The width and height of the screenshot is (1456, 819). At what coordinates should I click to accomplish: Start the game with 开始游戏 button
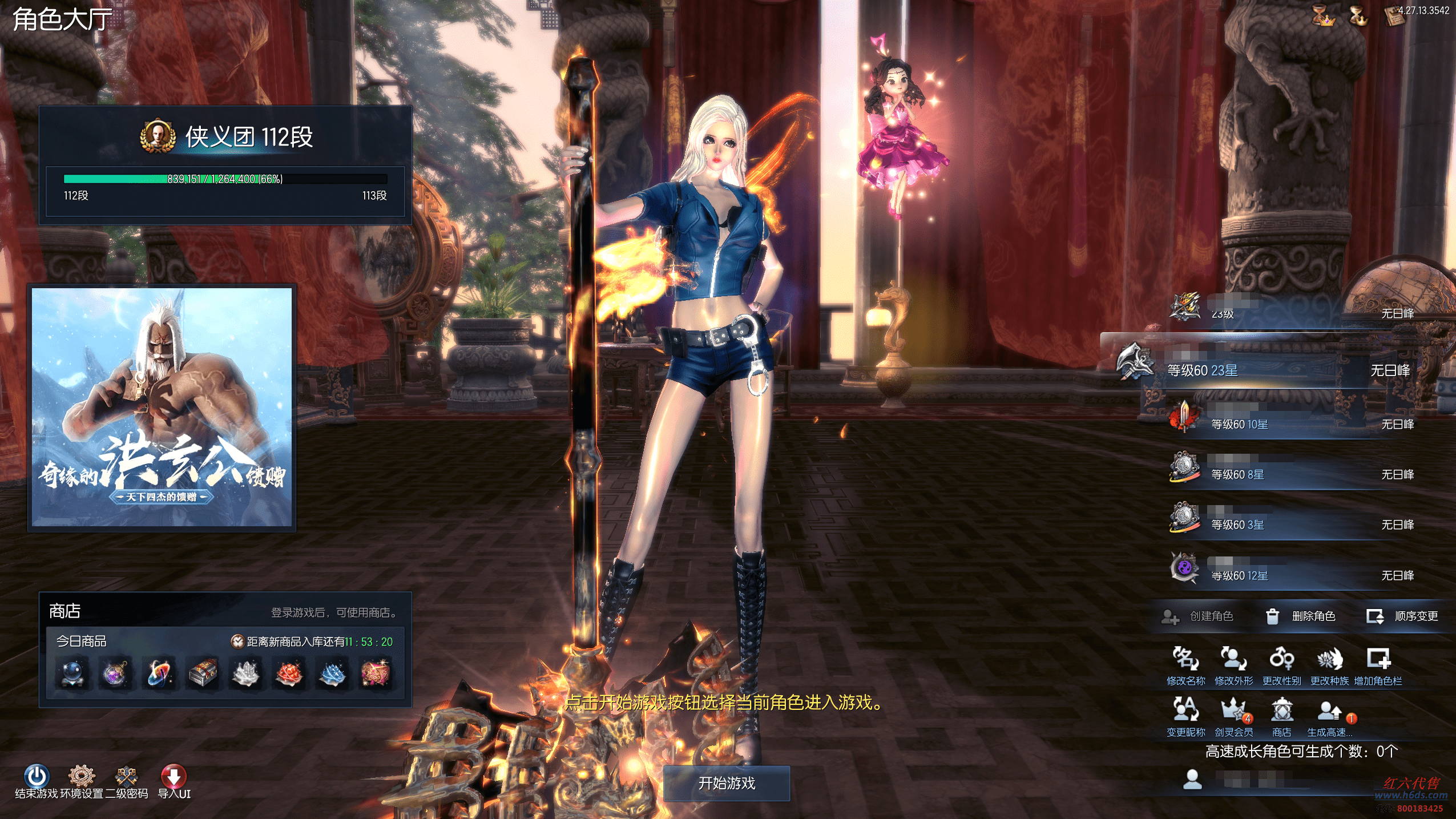point(727,783)
